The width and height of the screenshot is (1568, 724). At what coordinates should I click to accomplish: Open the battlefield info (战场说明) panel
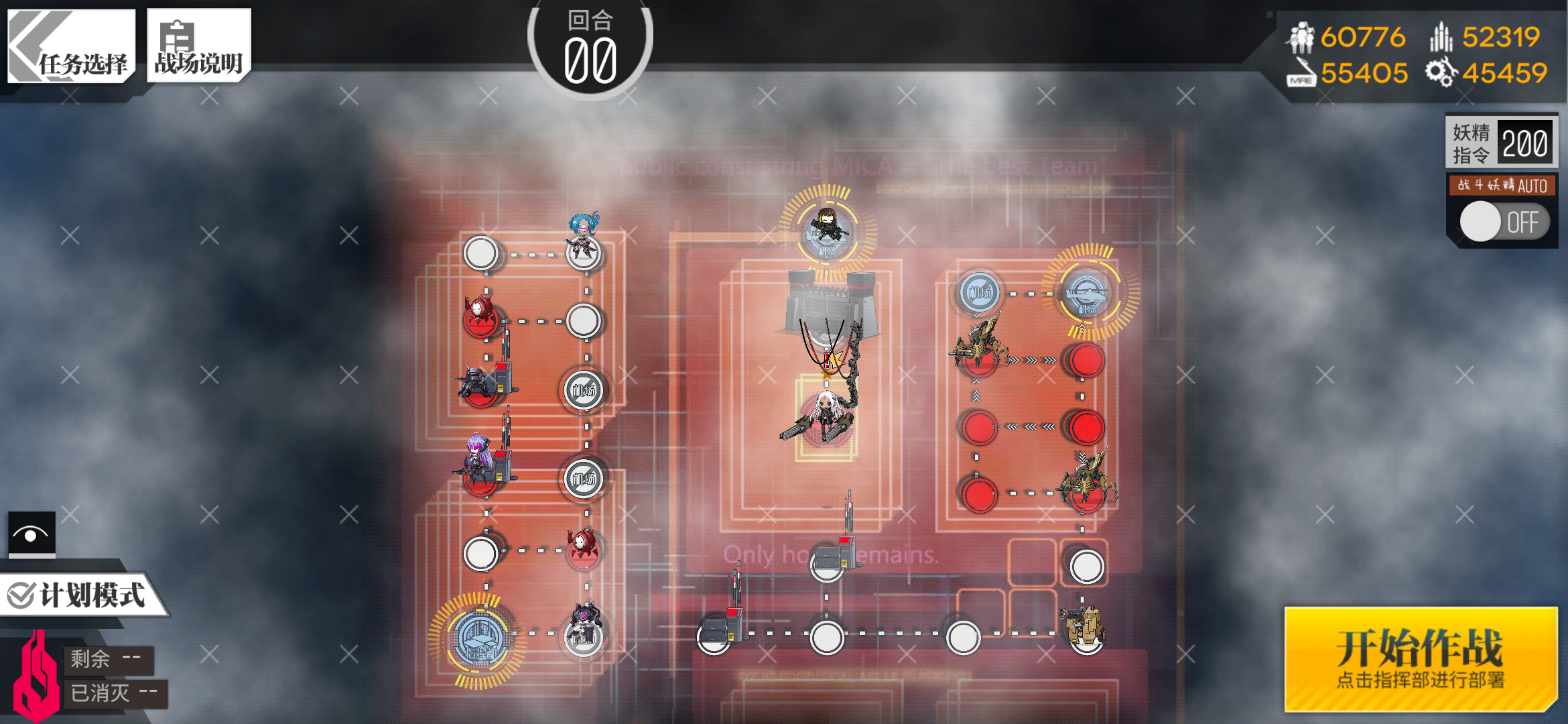(198, 47)
